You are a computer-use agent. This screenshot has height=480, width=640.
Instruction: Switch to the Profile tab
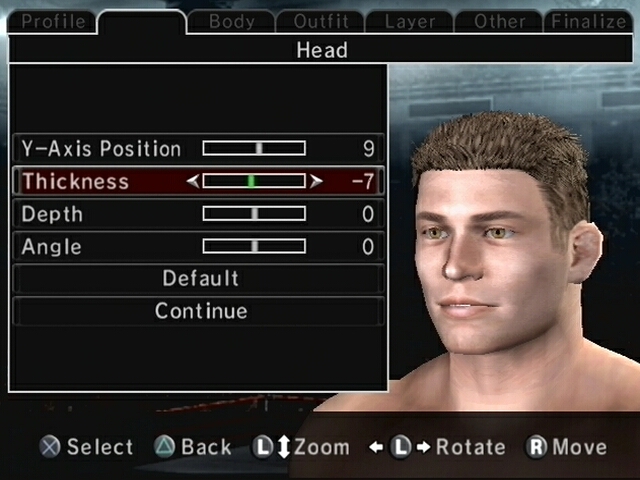[x=52, y=21]
